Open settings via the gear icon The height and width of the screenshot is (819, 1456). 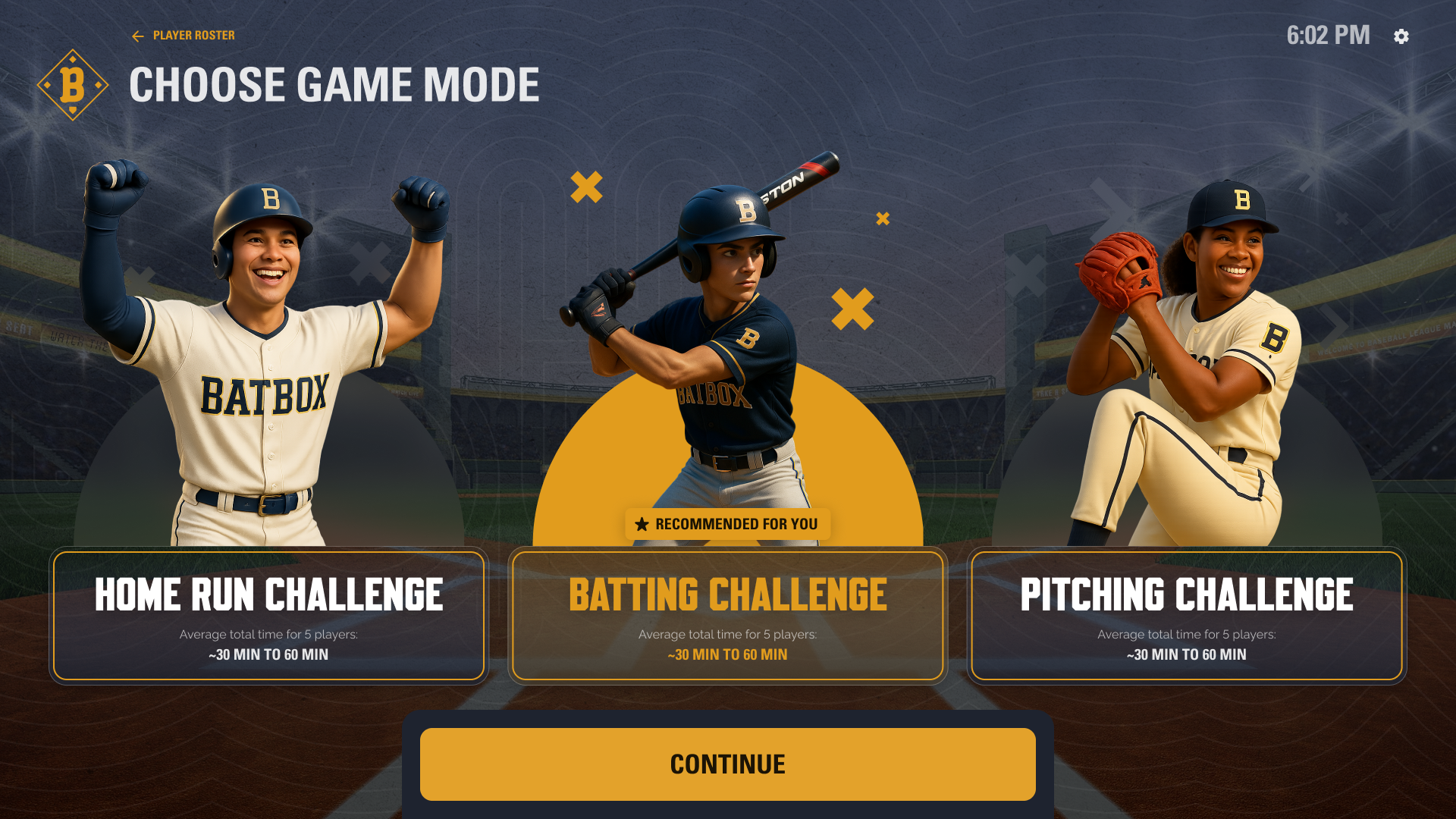pos(1401,36)
